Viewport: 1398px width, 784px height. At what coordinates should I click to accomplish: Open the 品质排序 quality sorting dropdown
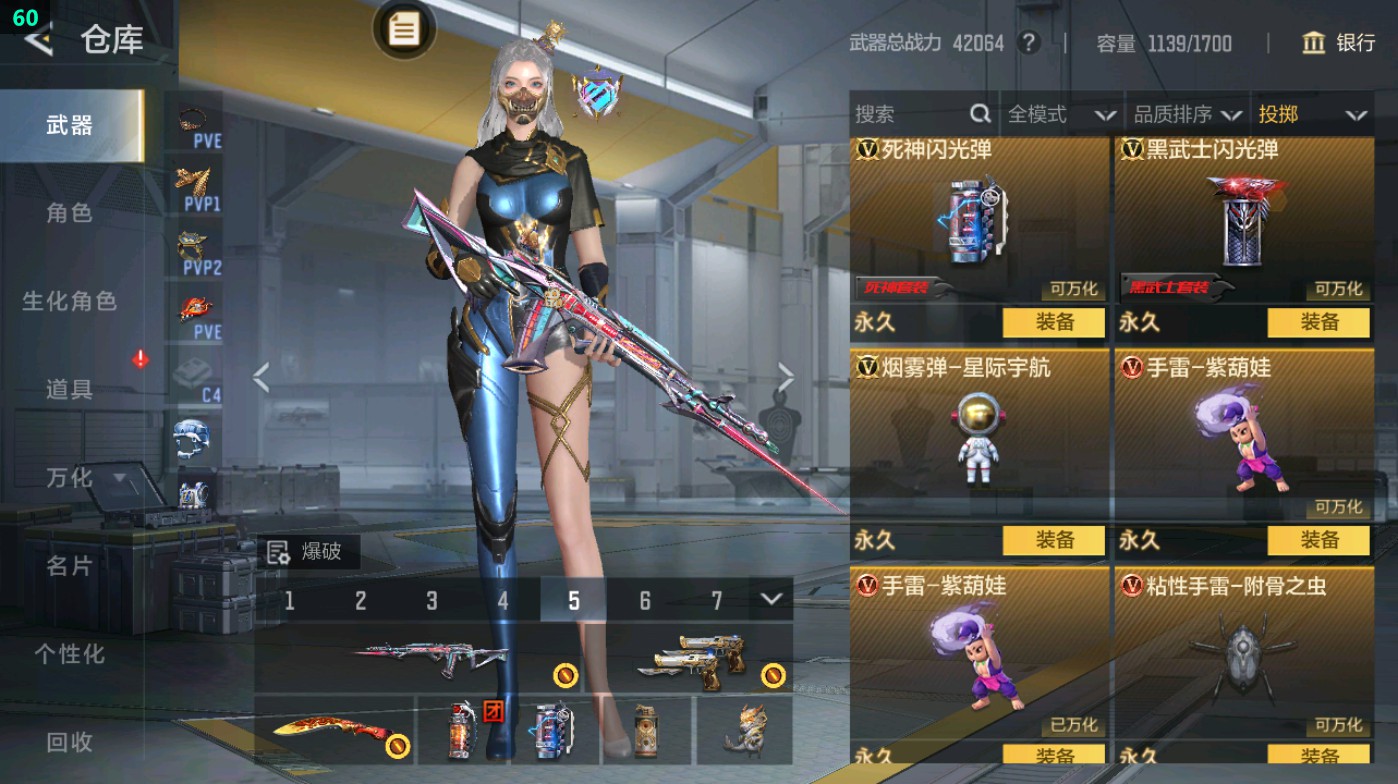tap(1188, 114)
